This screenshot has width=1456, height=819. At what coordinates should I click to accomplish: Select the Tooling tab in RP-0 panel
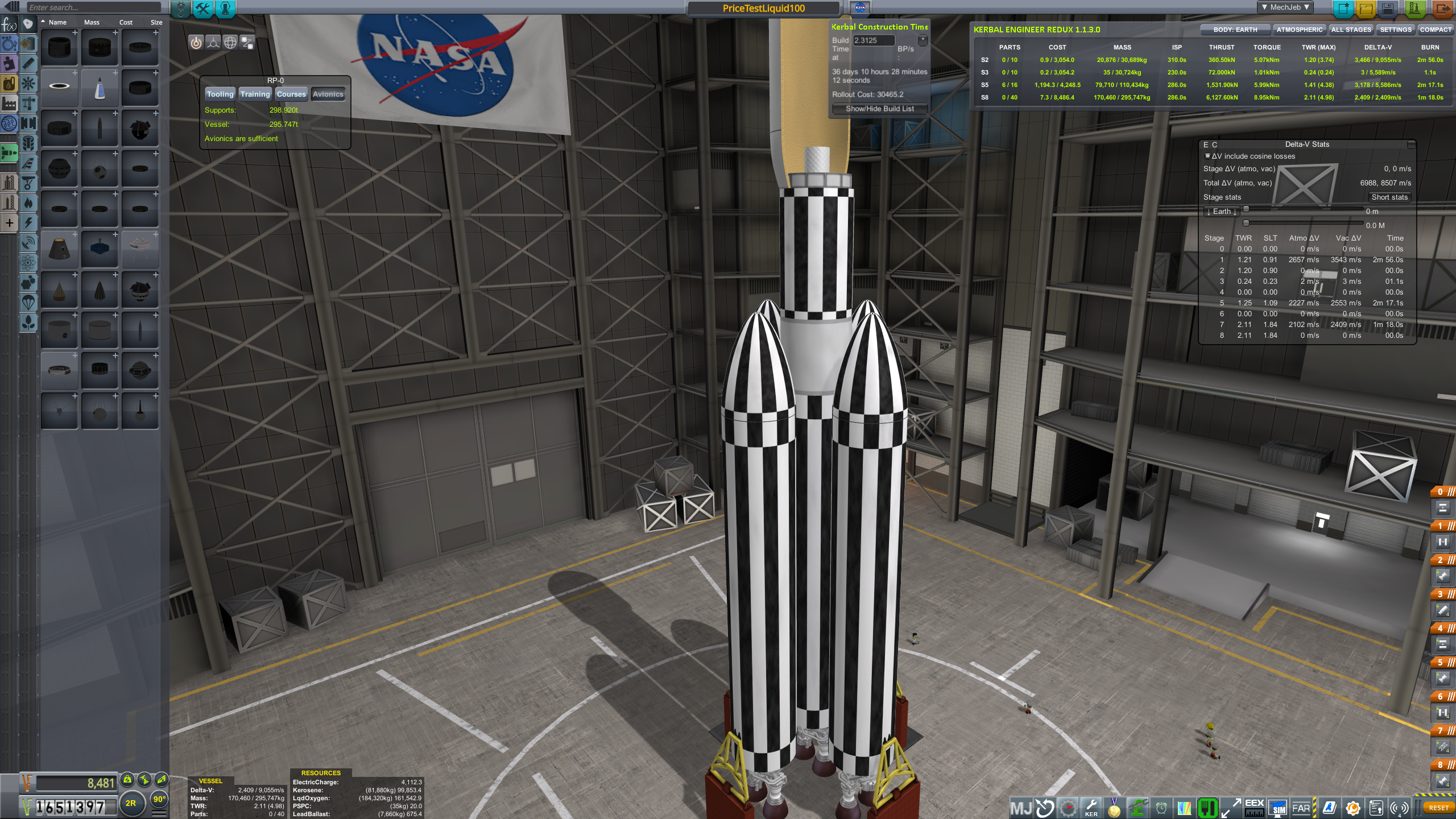click(x=220, y=94)
